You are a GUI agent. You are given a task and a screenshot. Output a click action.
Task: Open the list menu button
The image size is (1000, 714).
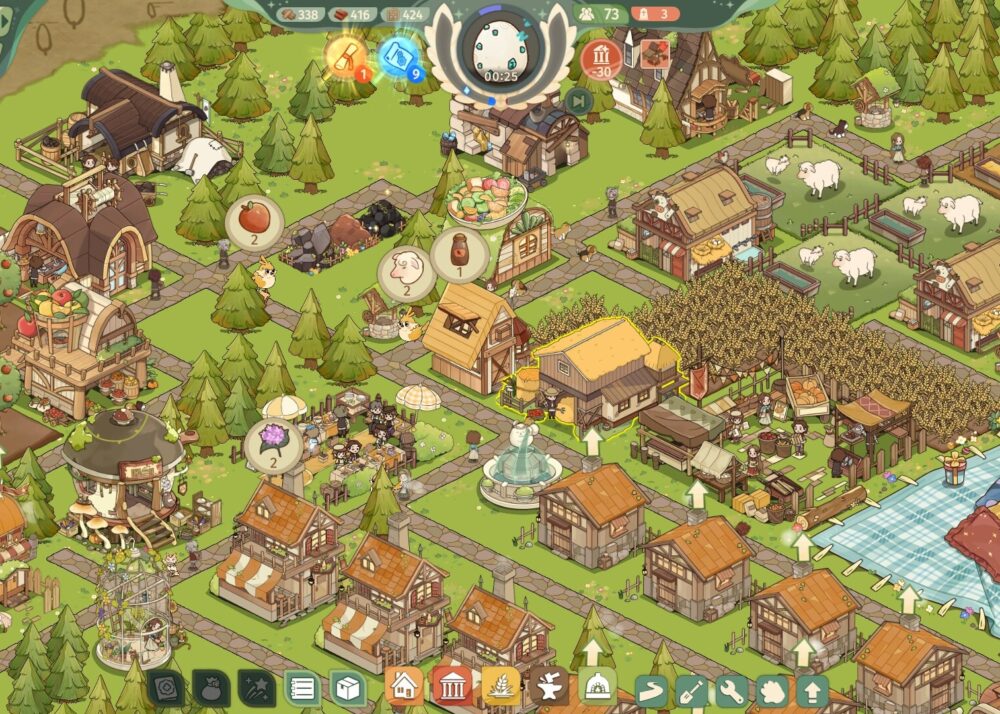302,688
